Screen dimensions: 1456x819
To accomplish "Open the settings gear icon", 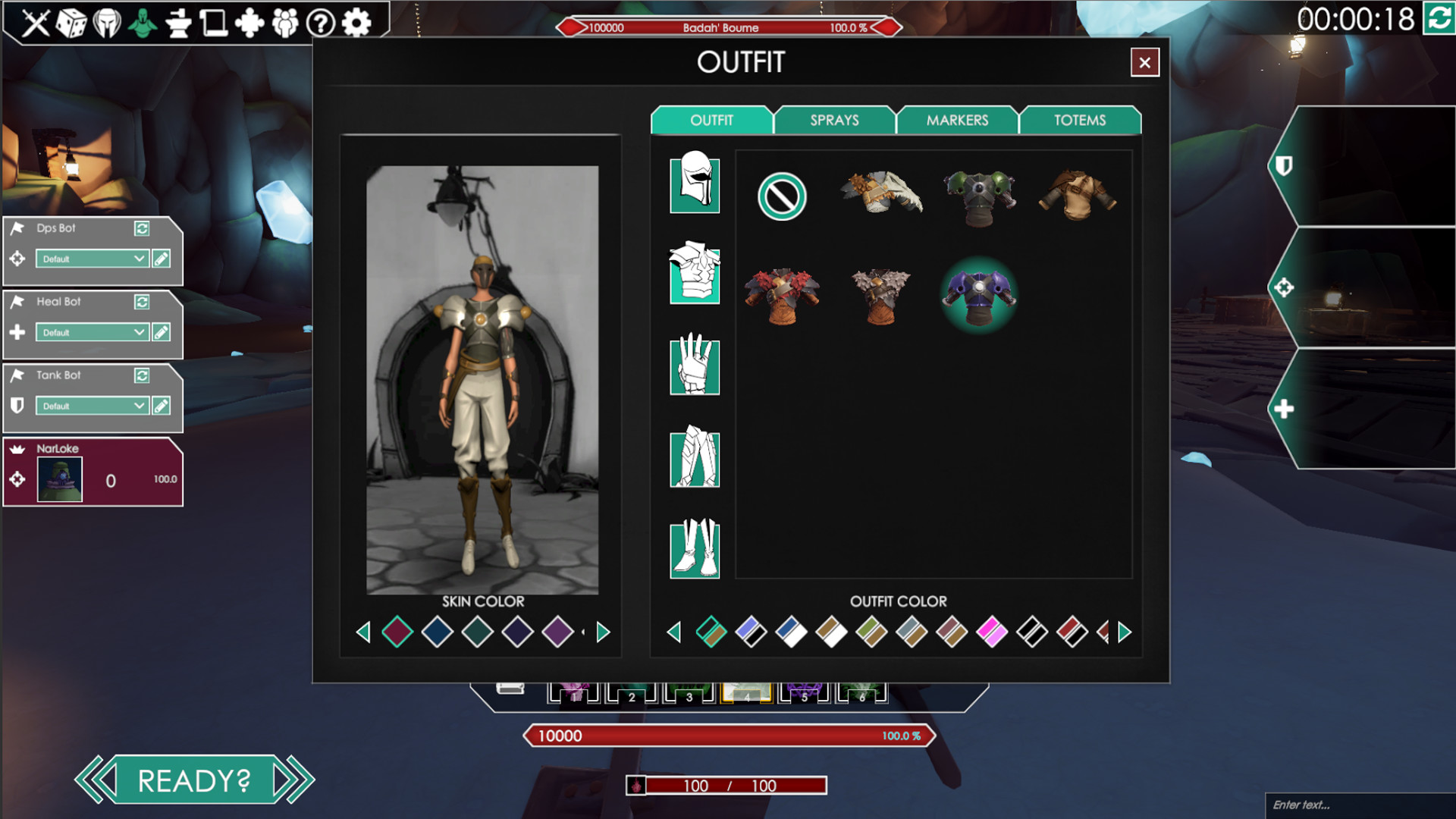I will coord(356,23).
